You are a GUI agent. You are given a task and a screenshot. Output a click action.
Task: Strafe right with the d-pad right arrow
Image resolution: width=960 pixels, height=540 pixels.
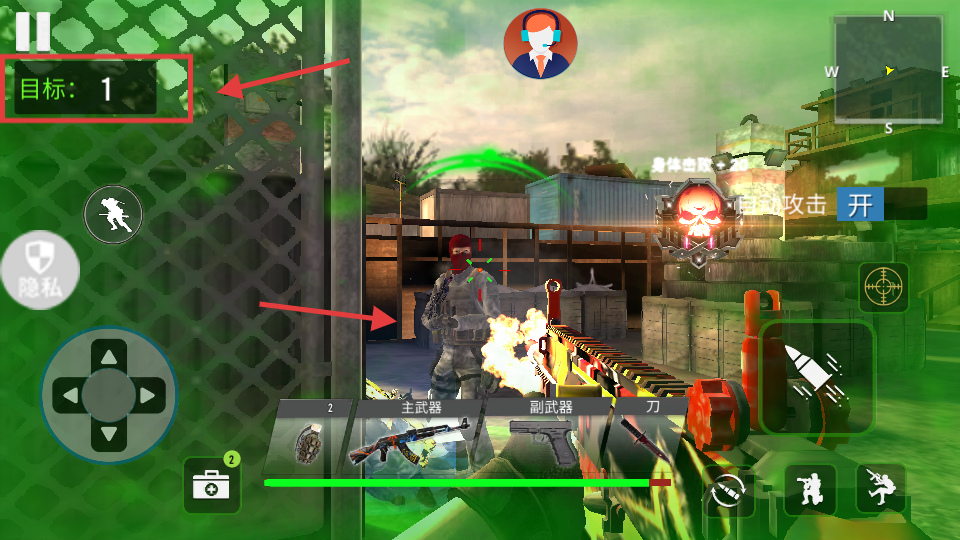[149, 396]
